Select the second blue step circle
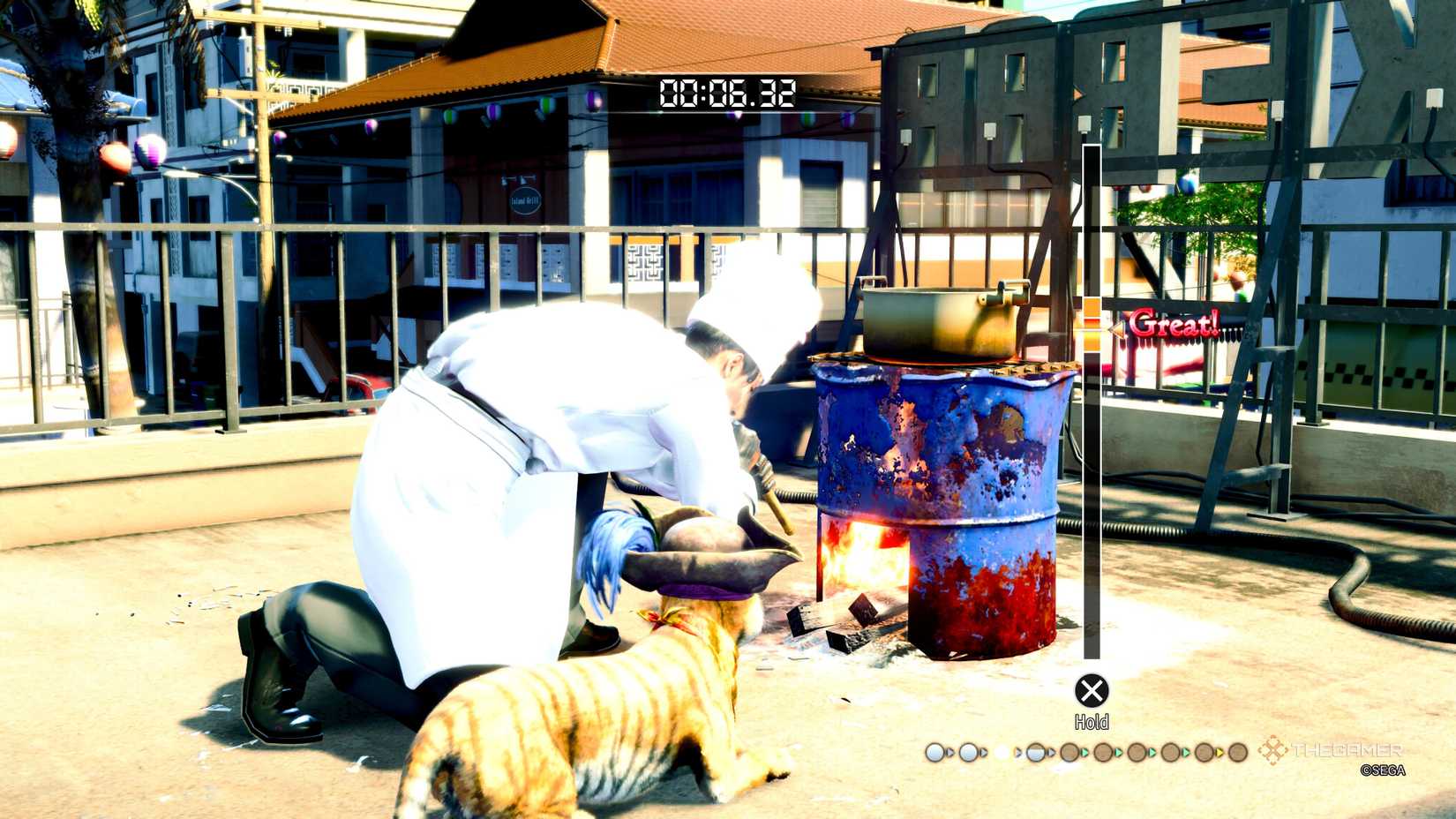This screenshot has width=1456, height=819. pyautogui.click(x=969, y=753)
